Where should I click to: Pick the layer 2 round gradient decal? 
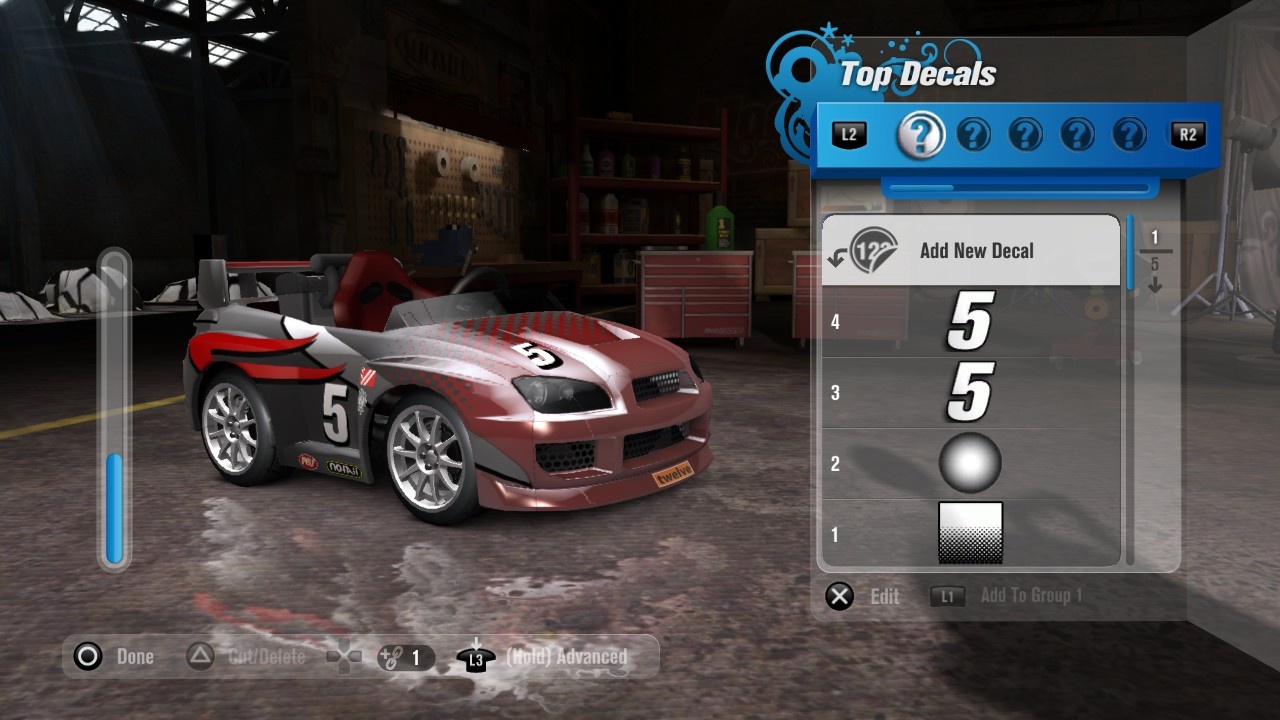pos(970,464)
